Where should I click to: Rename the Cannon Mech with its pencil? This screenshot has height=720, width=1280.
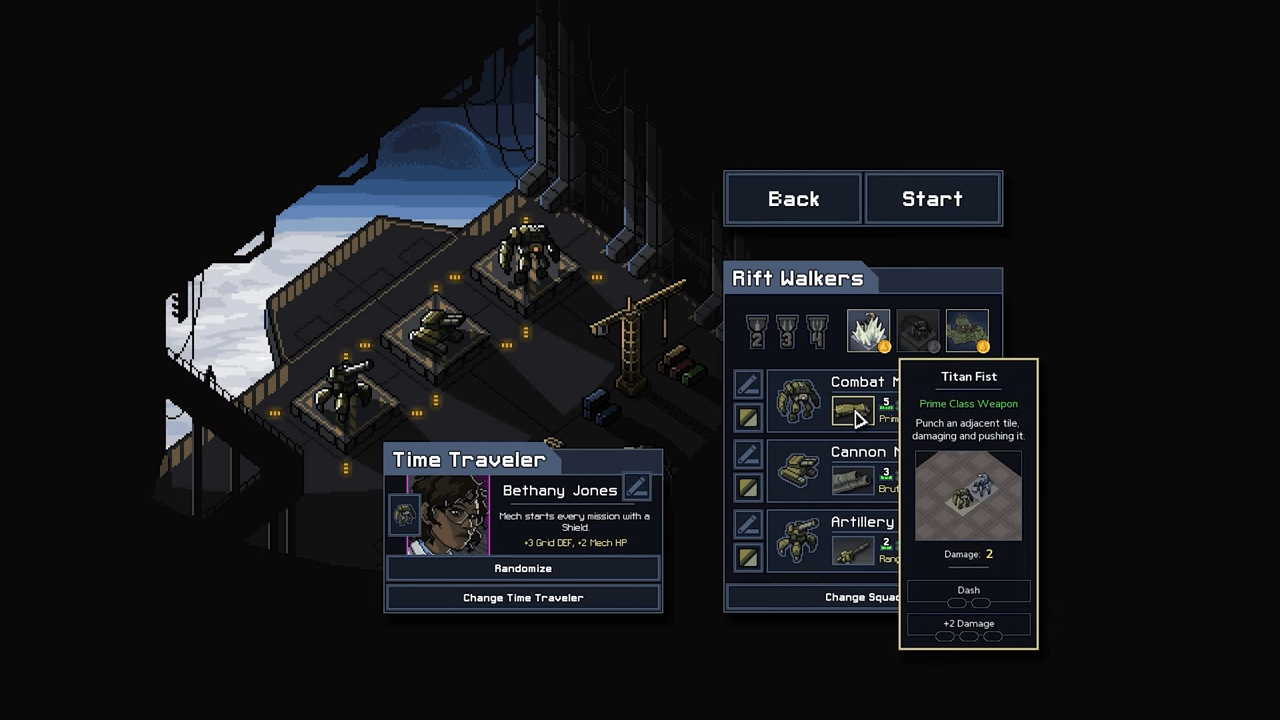(x=748, y=455)
